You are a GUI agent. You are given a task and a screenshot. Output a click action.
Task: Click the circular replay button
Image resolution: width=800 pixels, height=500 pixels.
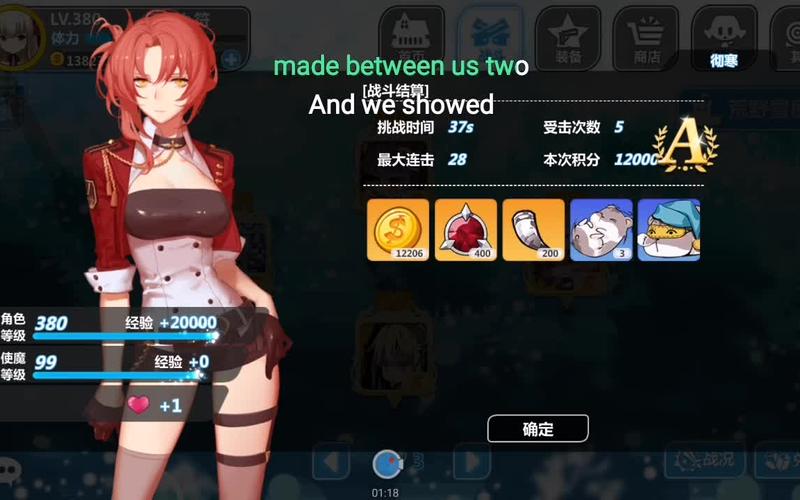point(388,463)
